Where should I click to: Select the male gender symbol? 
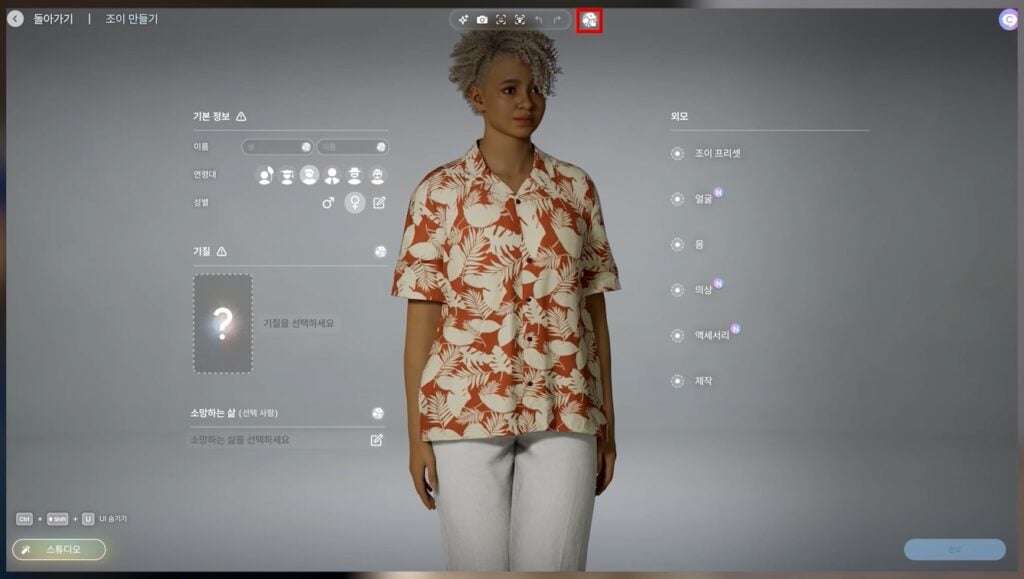click(328, 203)
